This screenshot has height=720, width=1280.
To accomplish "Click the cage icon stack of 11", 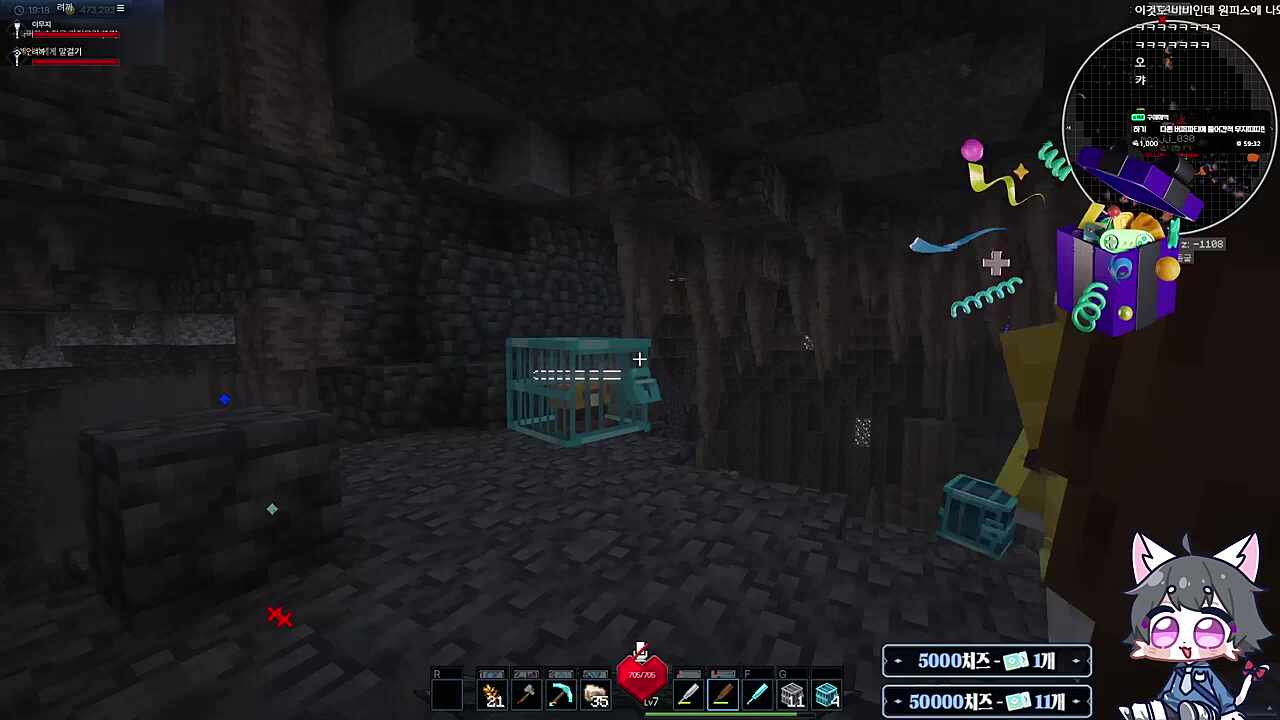I will (793, 693).
